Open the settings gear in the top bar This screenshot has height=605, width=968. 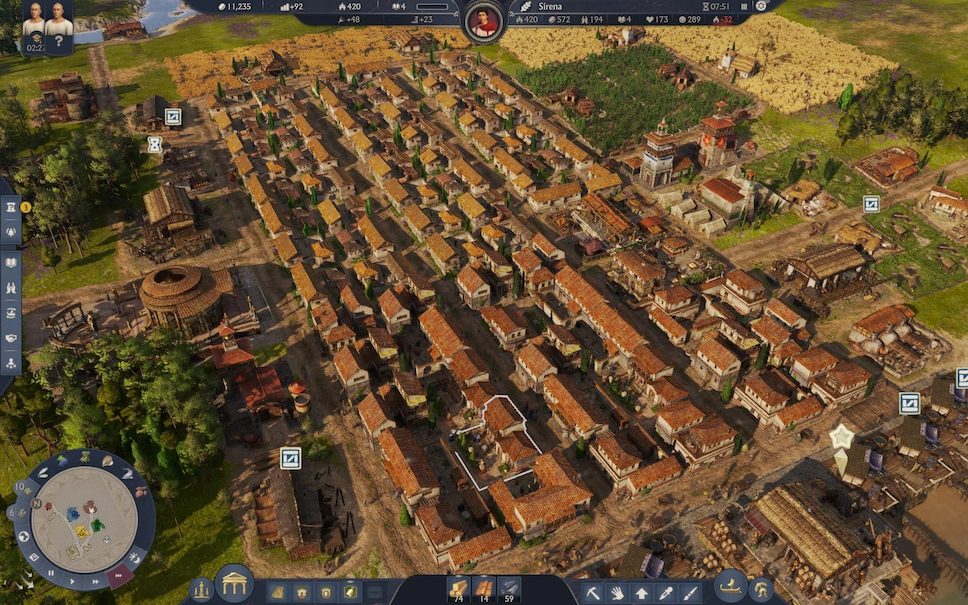(761, 6)
